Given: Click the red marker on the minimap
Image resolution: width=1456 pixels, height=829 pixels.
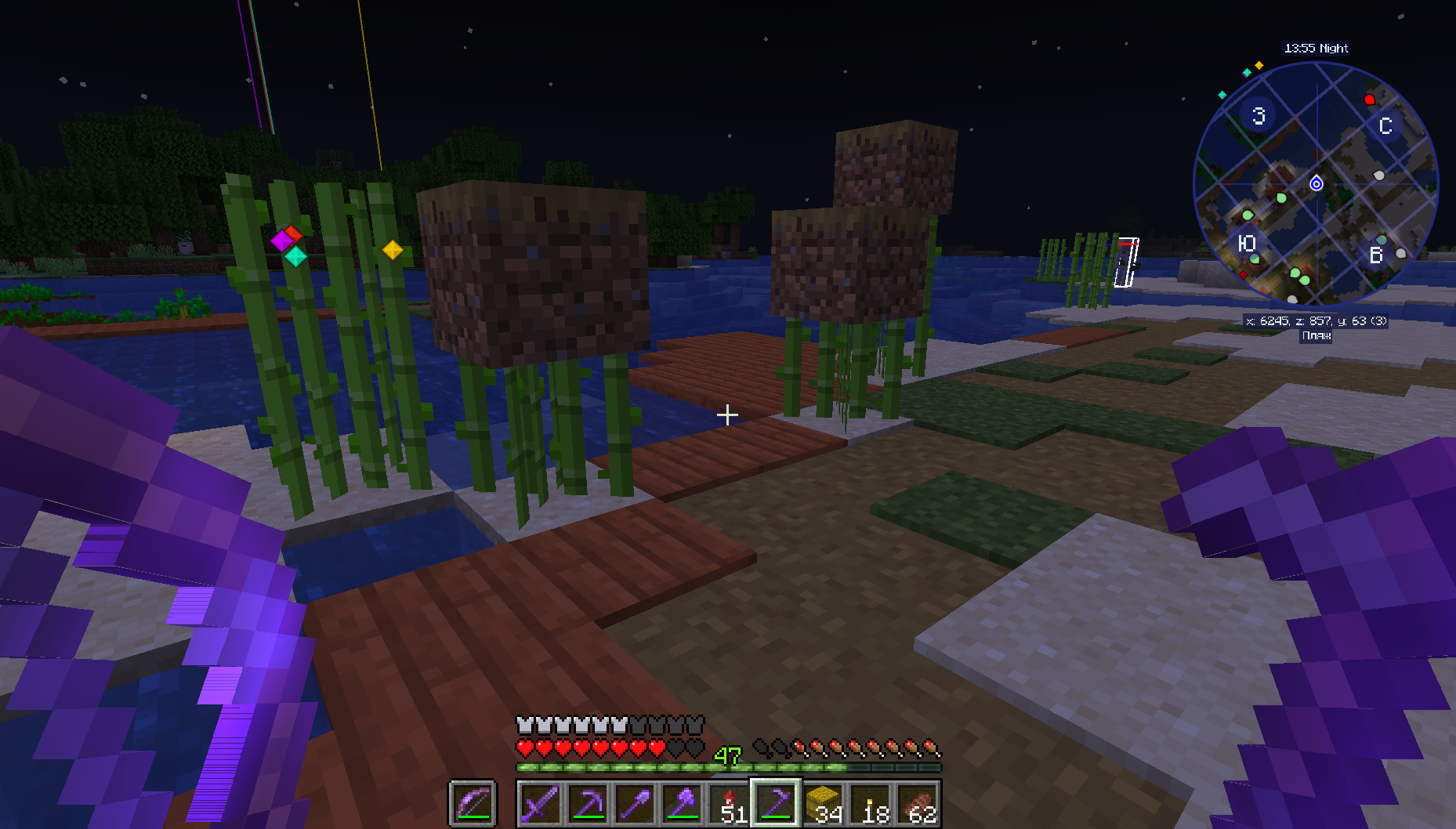Looking at the screenshot, I should (x=1369, y=100).
